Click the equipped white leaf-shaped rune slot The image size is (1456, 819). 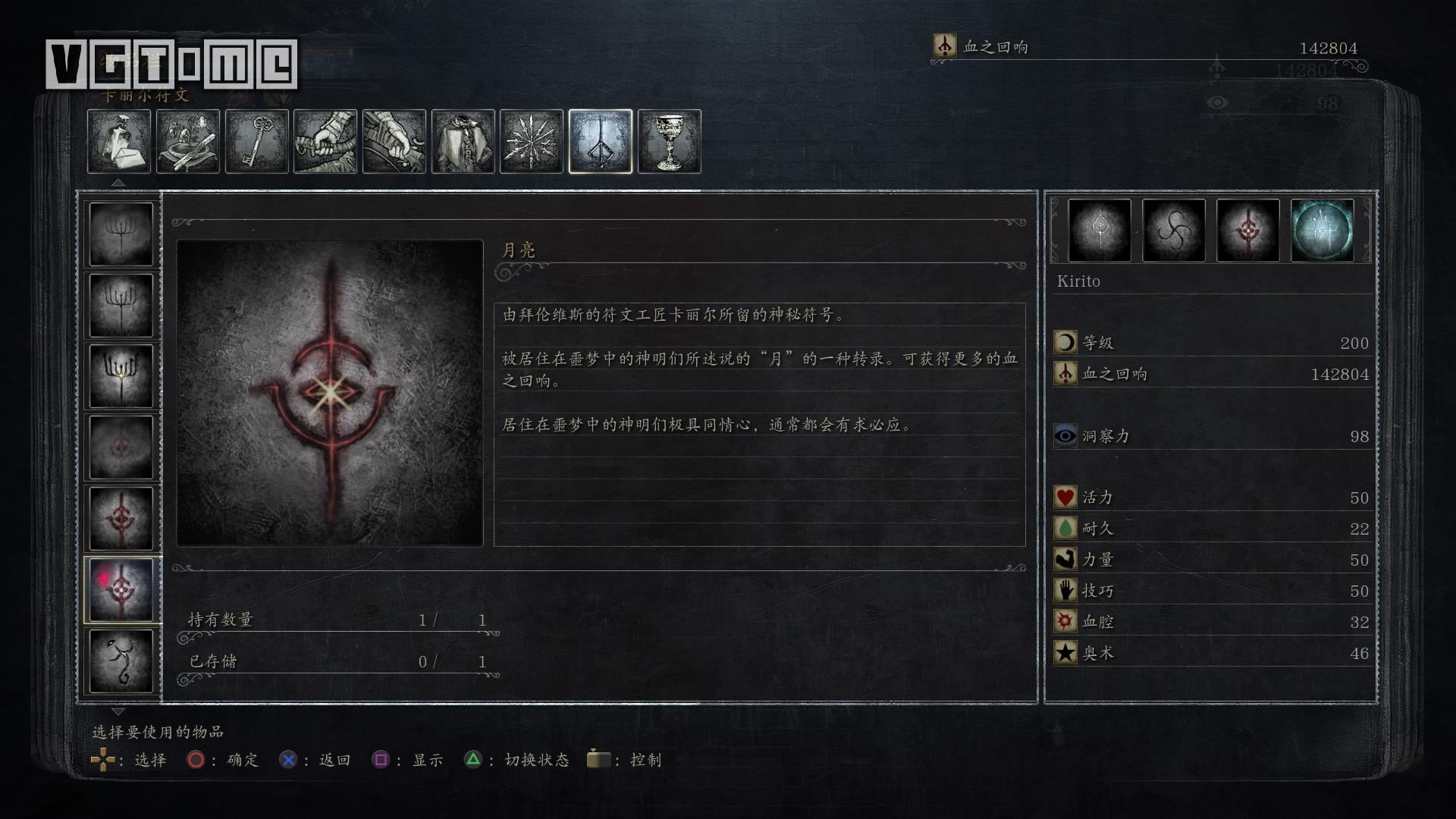(x=1100, y=231)
